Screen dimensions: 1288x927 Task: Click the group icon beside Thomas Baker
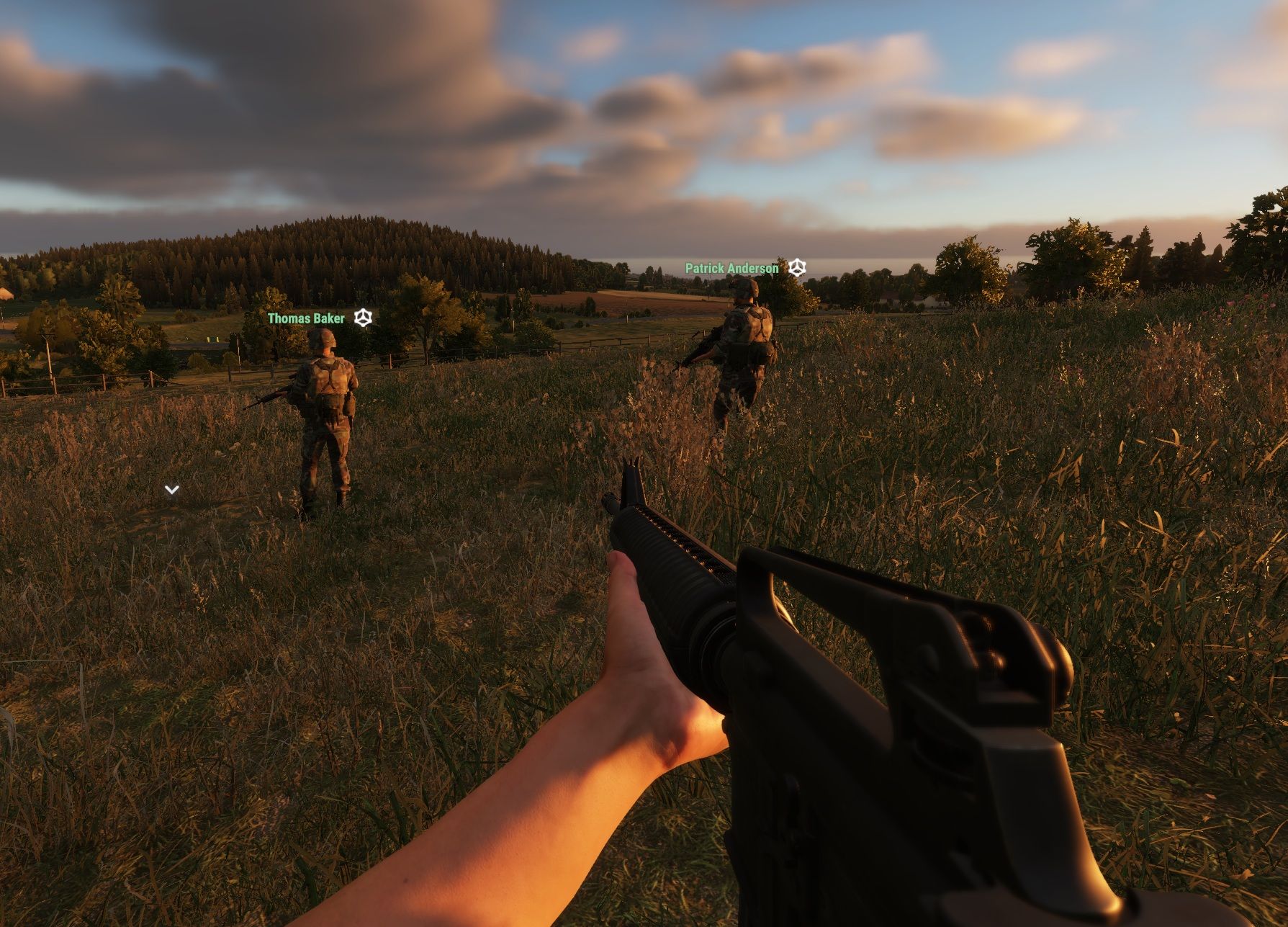click(x=363, y=318)
